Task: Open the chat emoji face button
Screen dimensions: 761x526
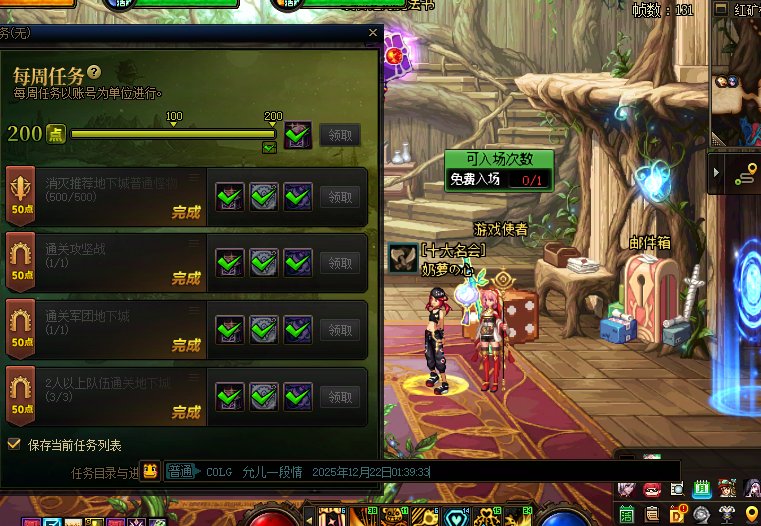Action: (x=150, y=471)
